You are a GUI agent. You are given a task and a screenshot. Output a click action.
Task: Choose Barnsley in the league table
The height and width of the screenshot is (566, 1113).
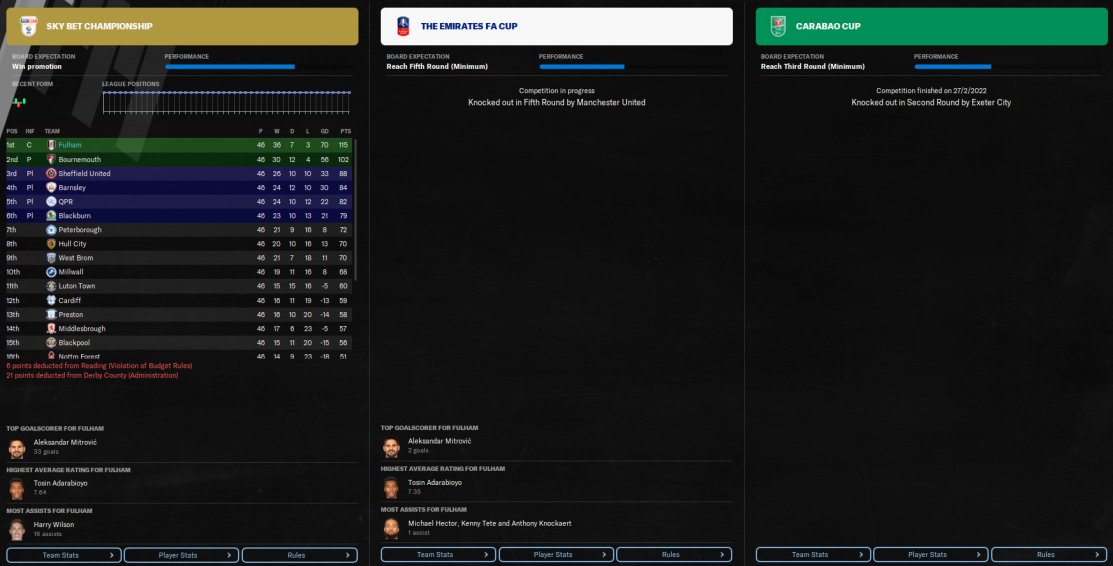click(x=72, y=187)
